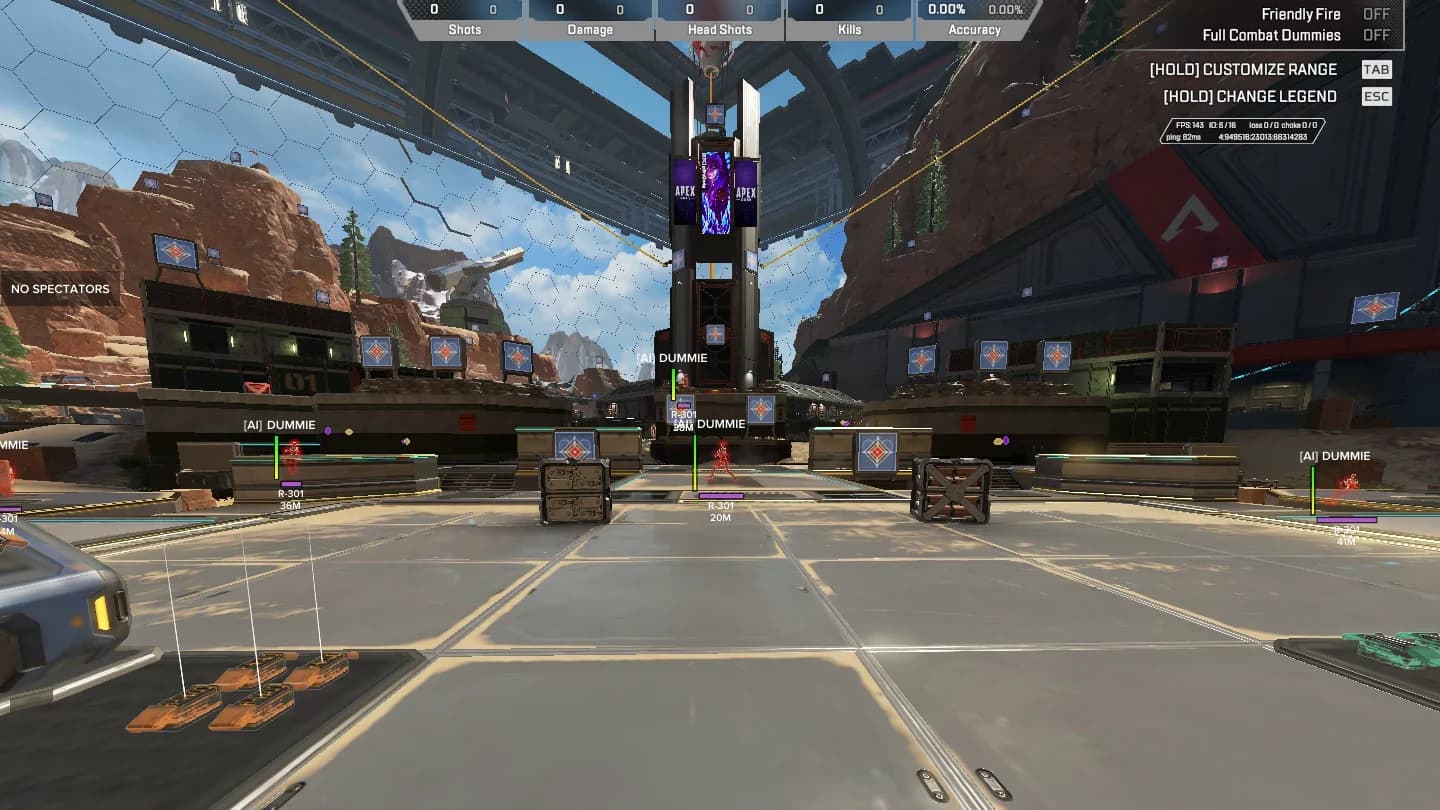Select the Kills counter display
This screenshot has height=810, width=1440.
[849, 19]
